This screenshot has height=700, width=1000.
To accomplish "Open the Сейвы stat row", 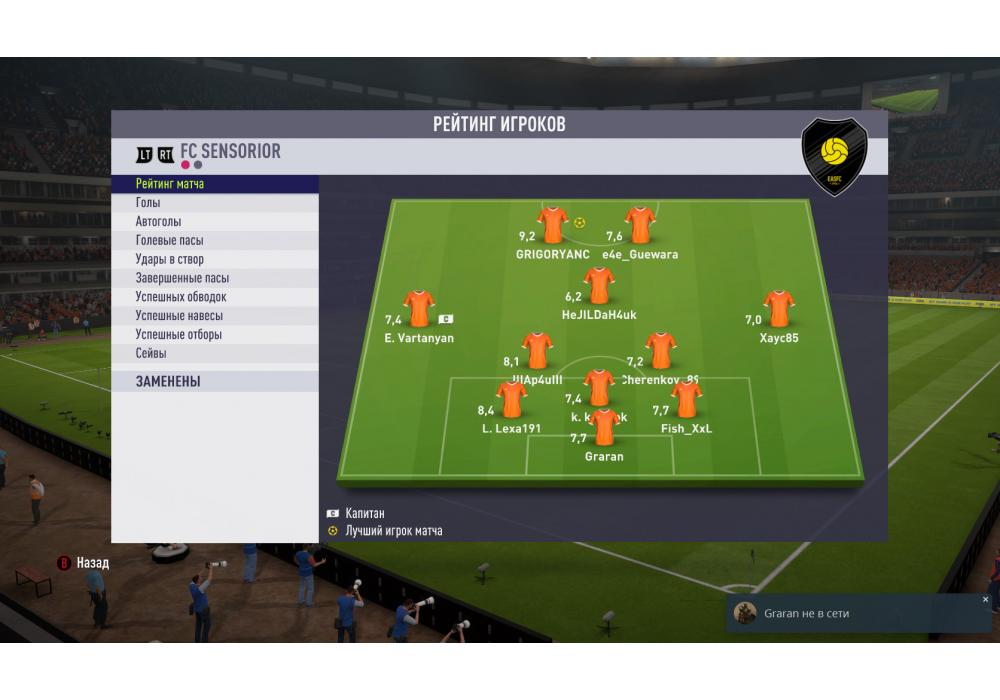I will pos(215,354).
